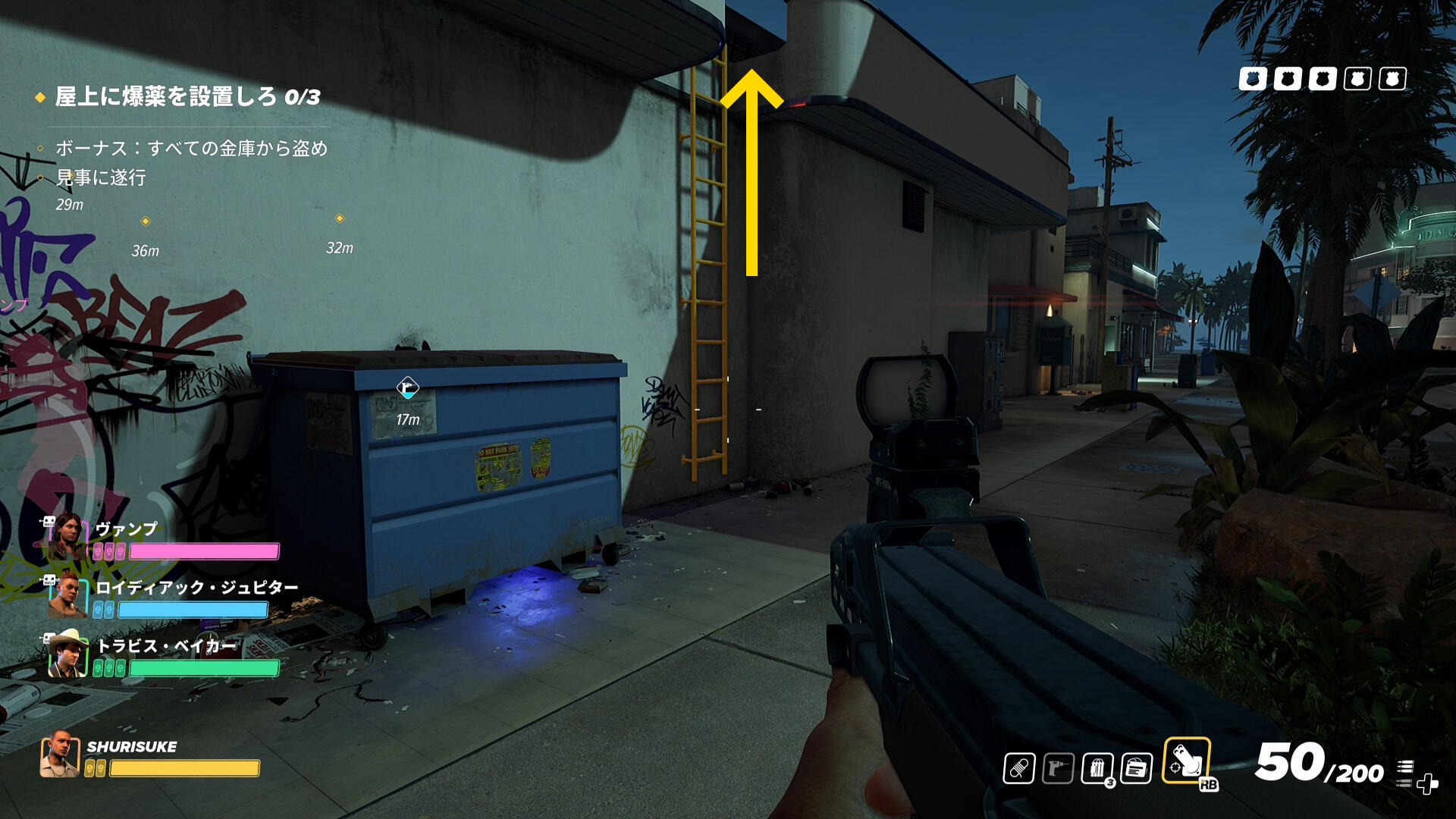This screenshot has height=819, width=1456.
Task: Select トラビス・ベイカー's portrait
Action: [x=67, y=654]
